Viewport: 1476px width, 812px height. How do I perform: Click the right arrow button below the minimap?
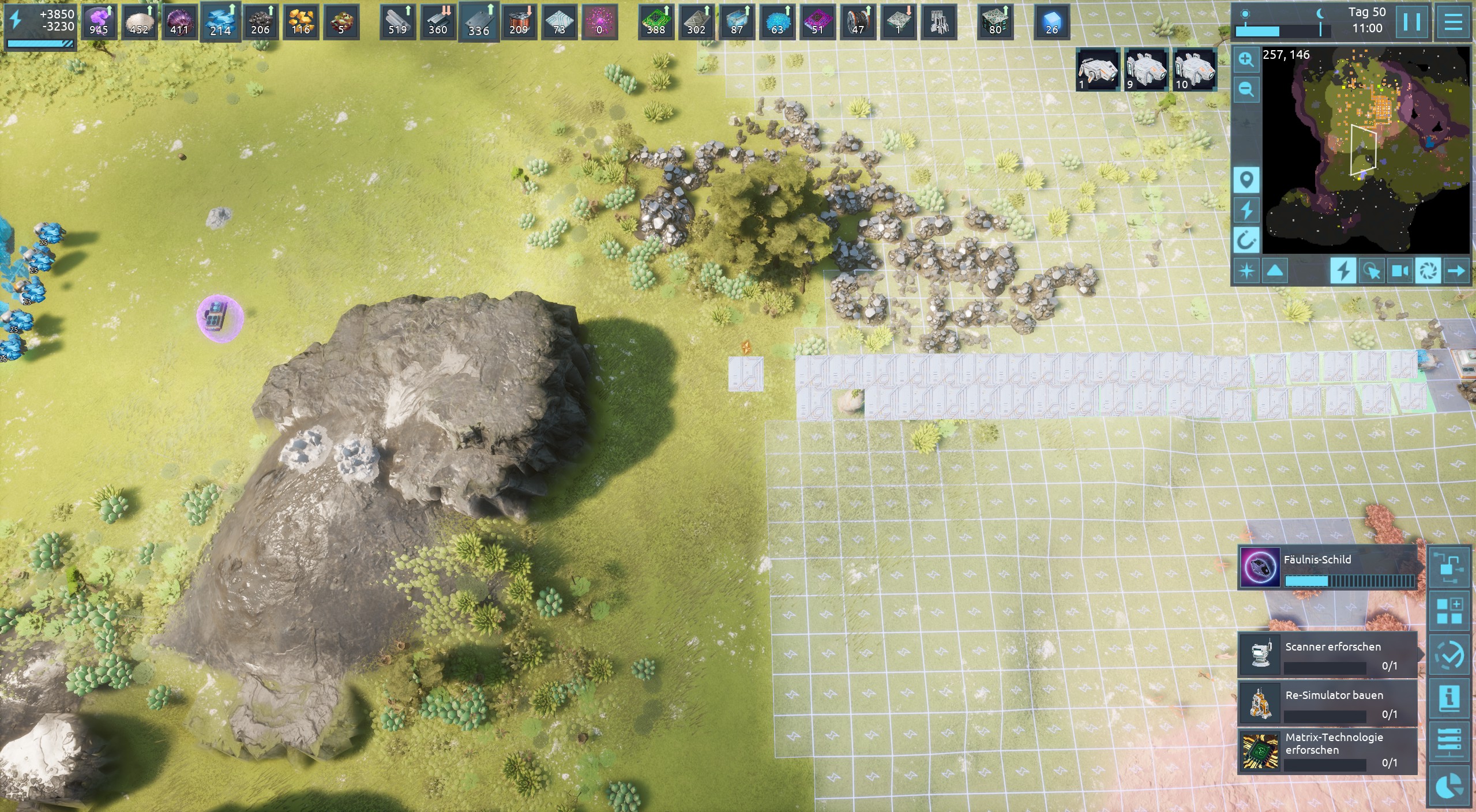click(x=1456, y=270)
